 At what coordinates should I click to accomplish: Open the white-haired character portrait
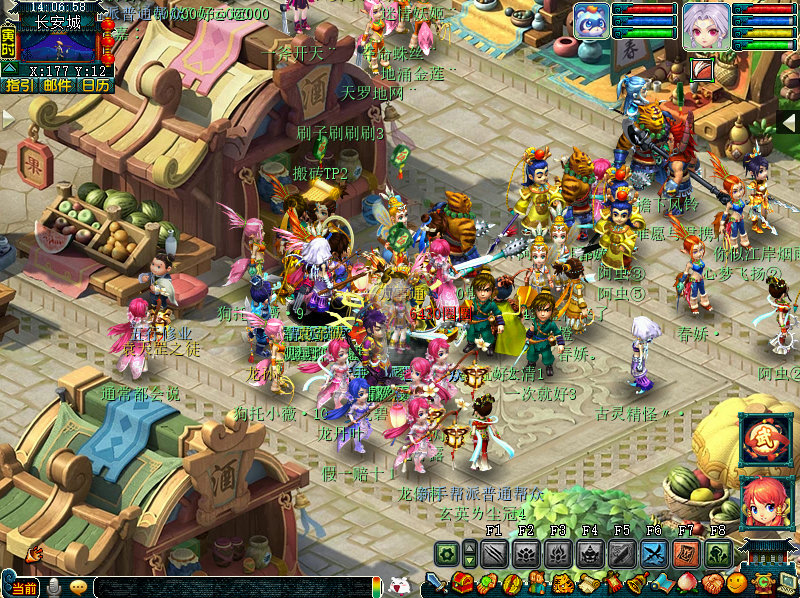pyautogui.click(x=707, y=23)
